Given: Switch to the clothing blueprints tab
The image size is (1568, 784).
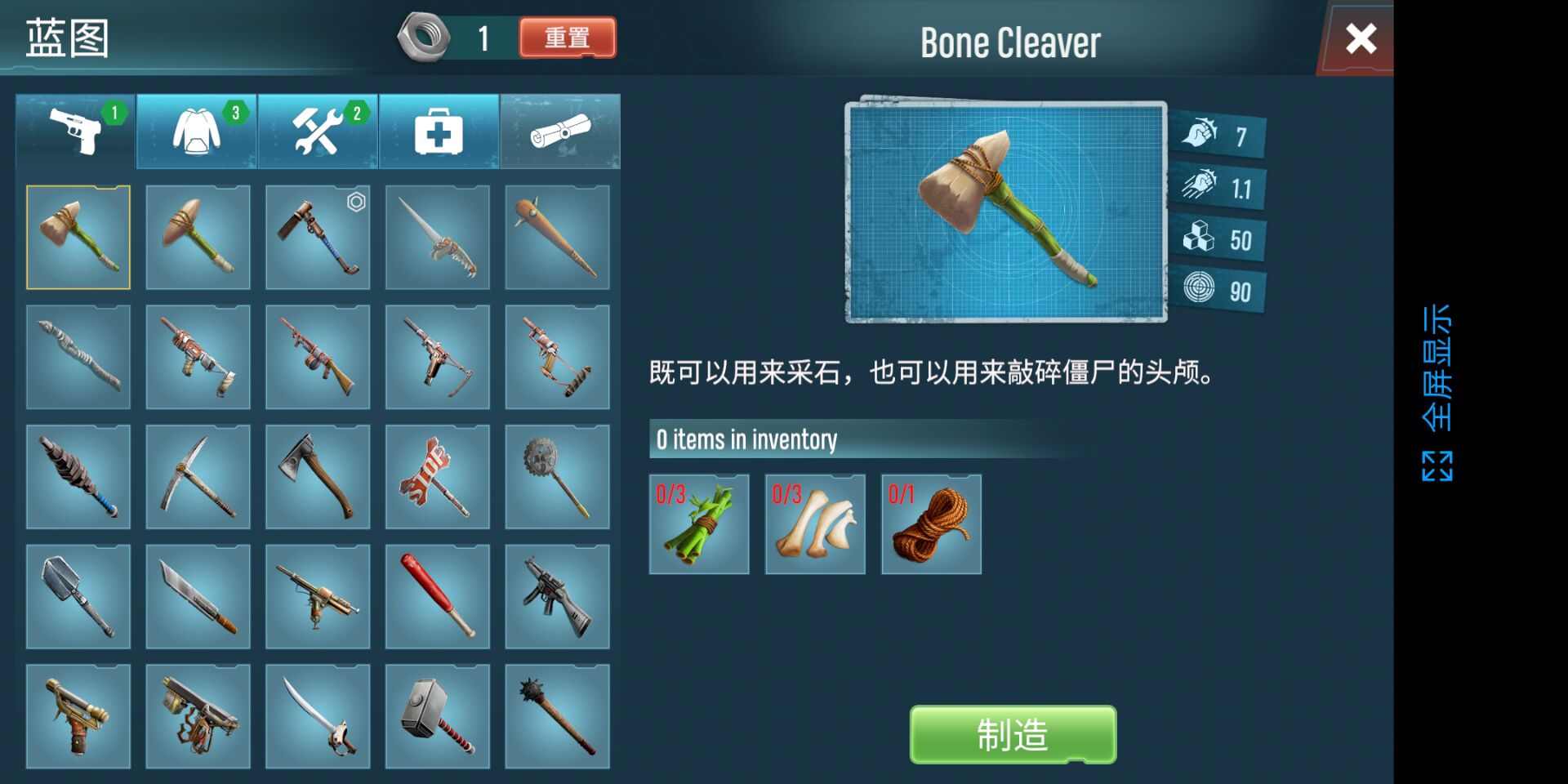Looking at the screenshot, I should (x=198, y=131).
